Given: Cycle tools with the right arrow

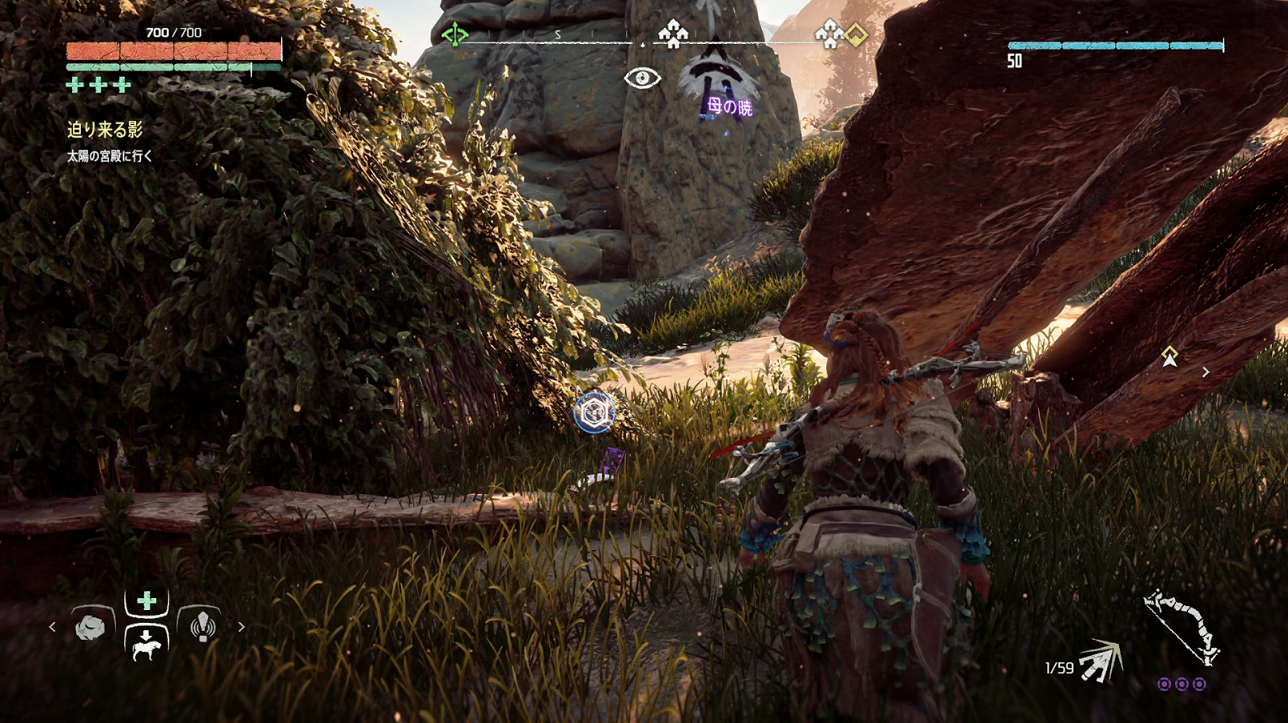Looking at the screenshot, I should [x=241, y=627].
